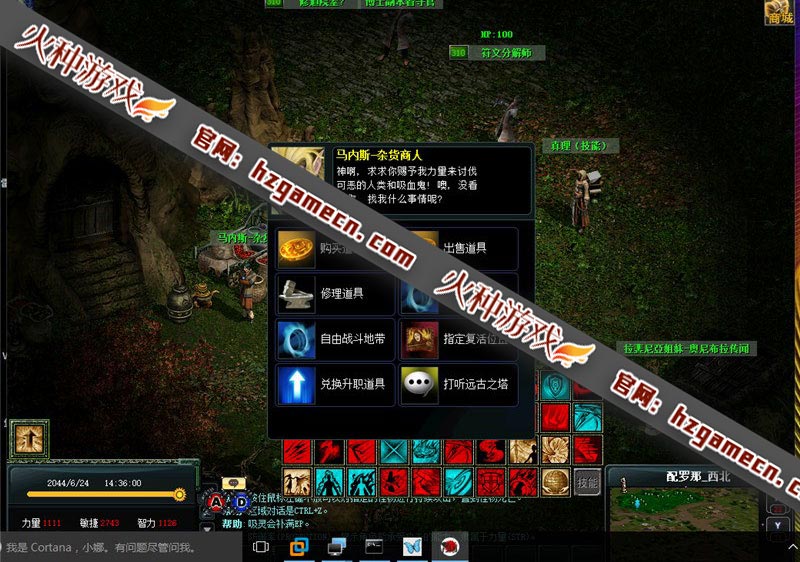
Task: Set the resurrection location (指定复活位置)
Action: (x=458, y=339)
